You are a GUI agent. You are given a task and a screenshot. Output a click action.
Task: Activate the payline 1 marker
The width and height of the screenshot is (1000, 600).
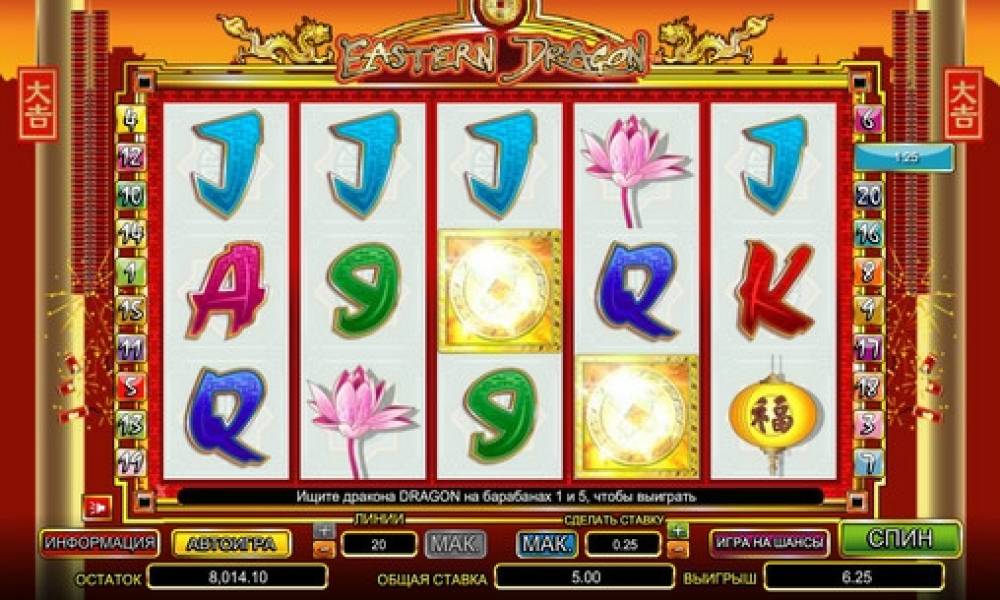[x=131, y=270]
